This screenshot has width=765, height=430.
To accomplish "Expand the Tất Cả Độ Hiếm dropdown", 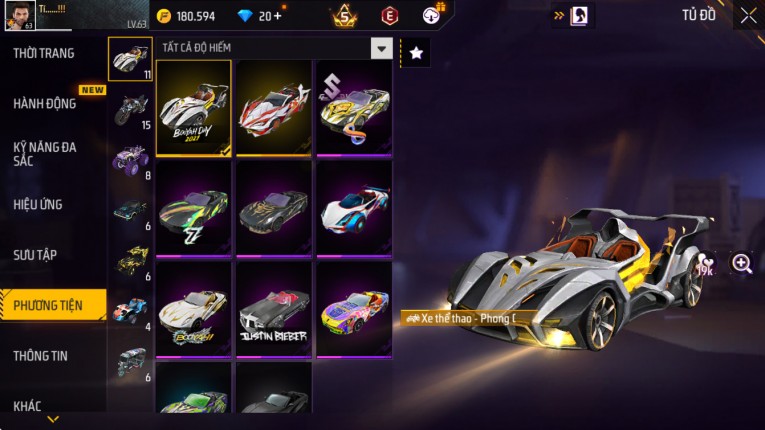I will [380, 48].
